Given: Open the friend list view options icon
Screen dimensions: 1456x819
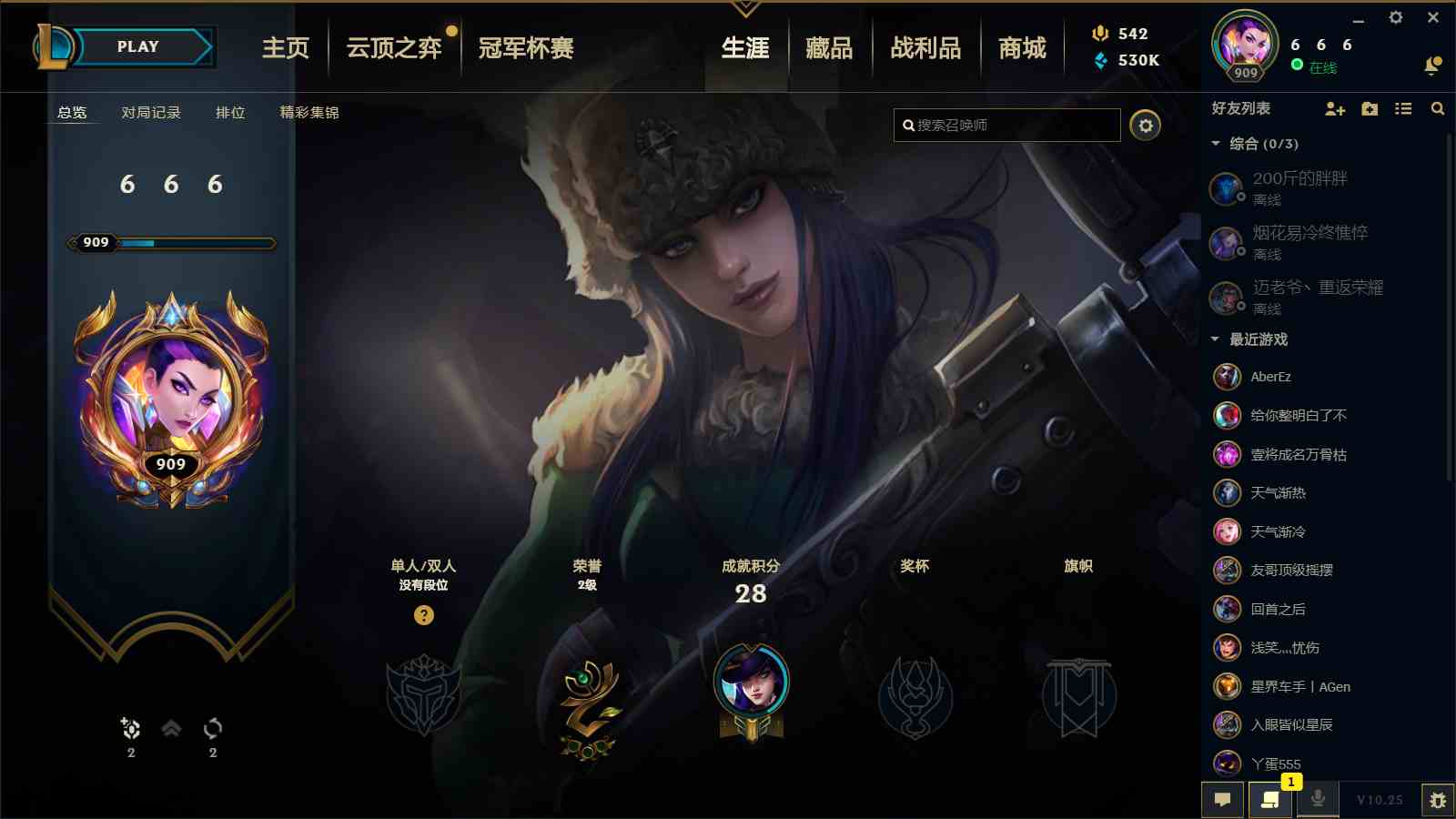Looking at the screenshot, I should (x=1404, y=109).
